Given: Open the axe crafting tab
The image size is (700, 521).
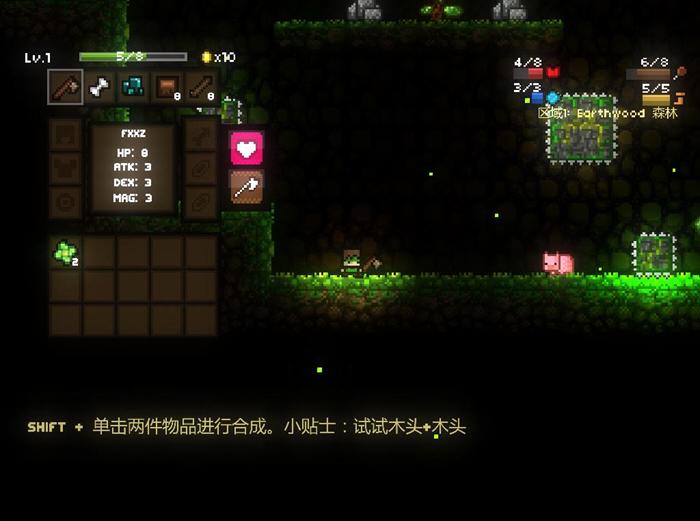Looking at the screenshot, I should (247, 186).
